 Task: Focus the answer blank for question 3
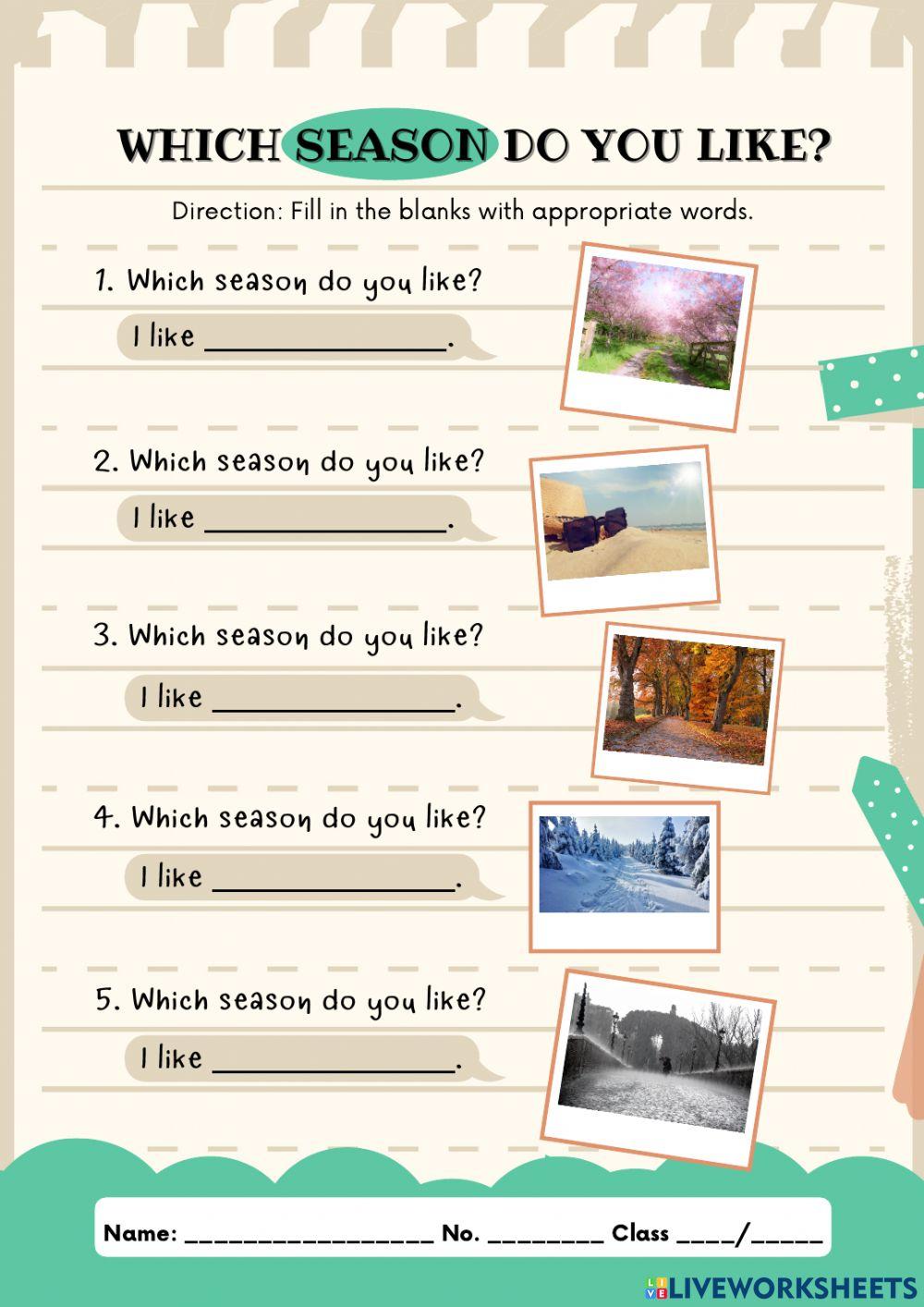pyautogui.click(x=334, y=698)
